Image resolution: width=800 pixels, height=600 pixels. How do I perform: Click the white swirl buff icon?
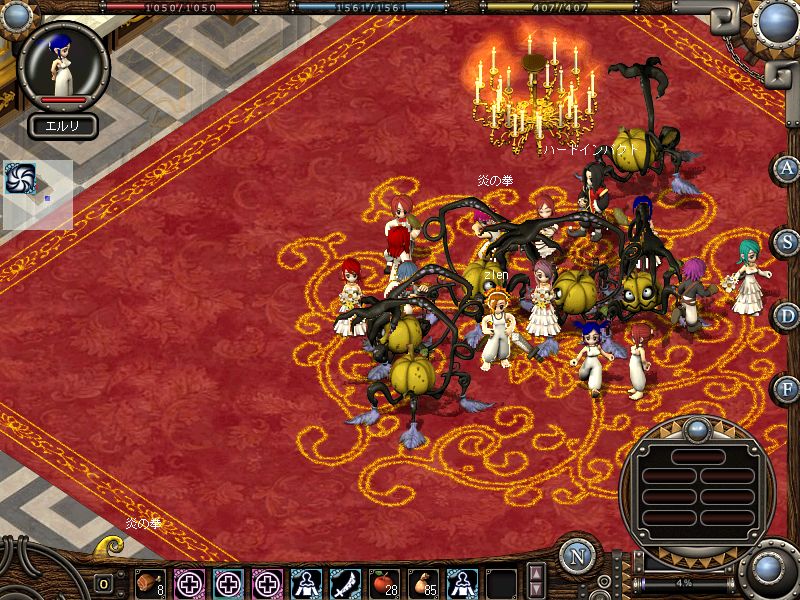coord(21,177)
